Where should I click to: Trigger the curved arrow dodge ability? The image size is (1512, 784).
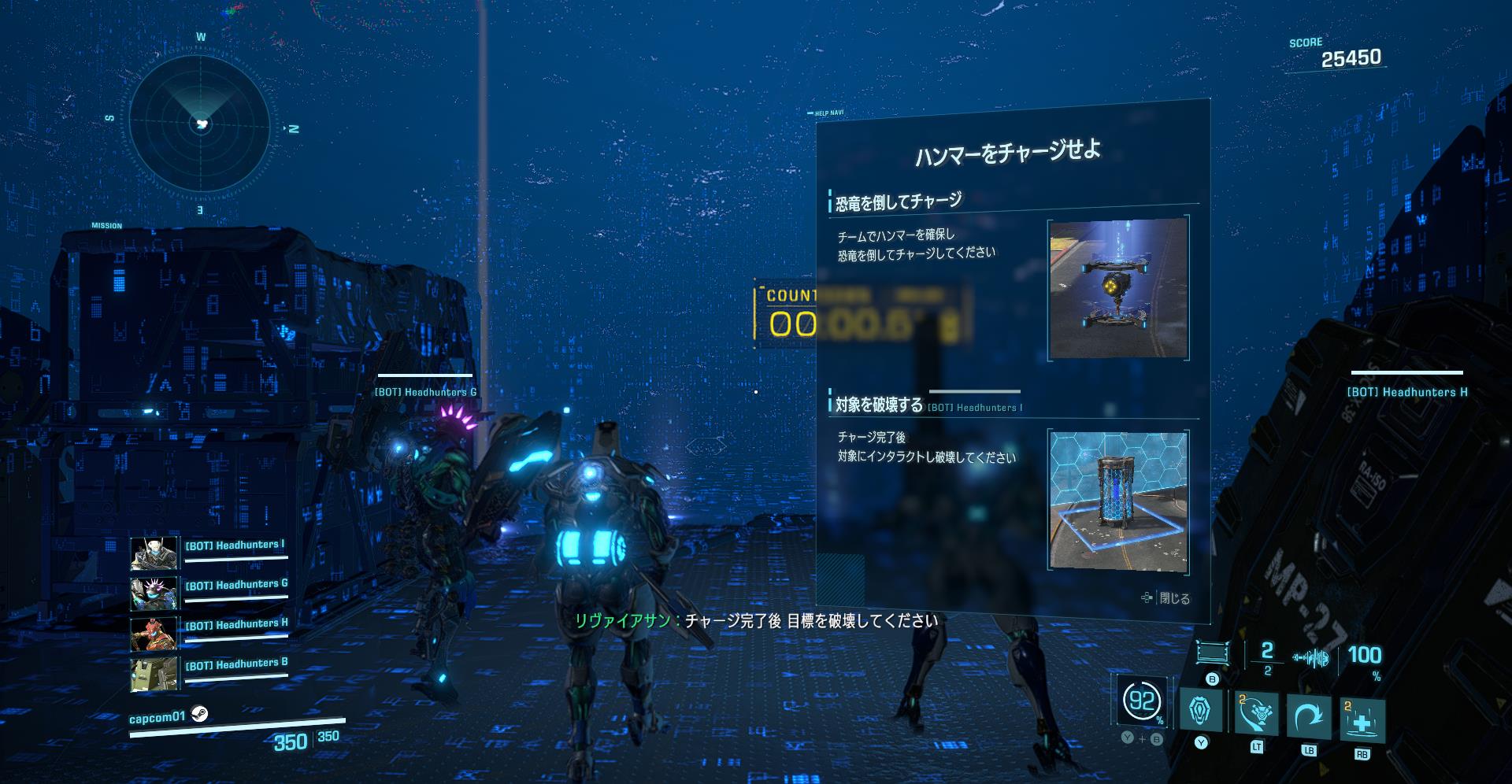click(x=1309, y=716)
